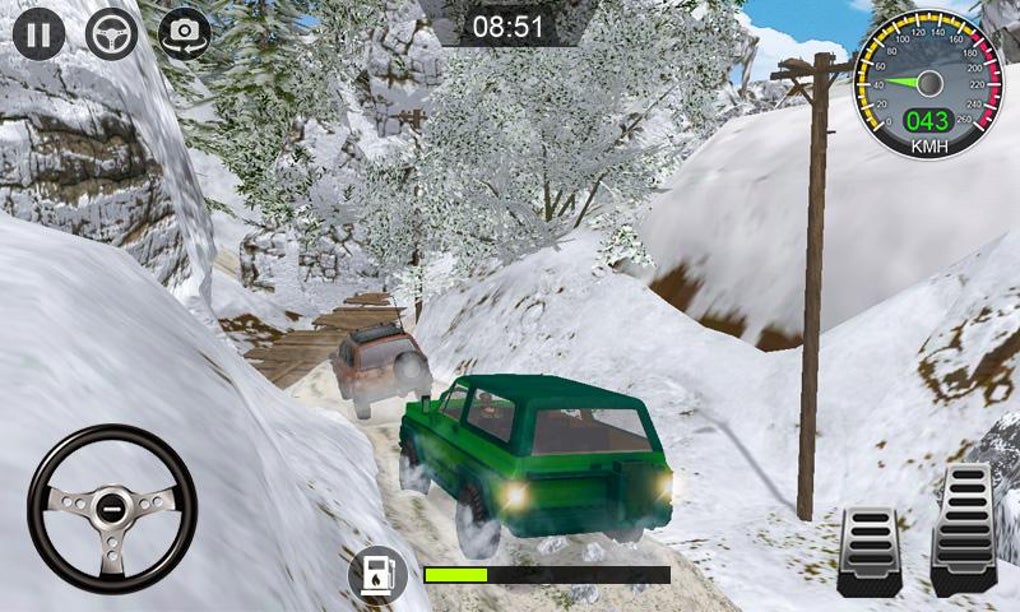Pause the game with the pause button

pos(39,34)
